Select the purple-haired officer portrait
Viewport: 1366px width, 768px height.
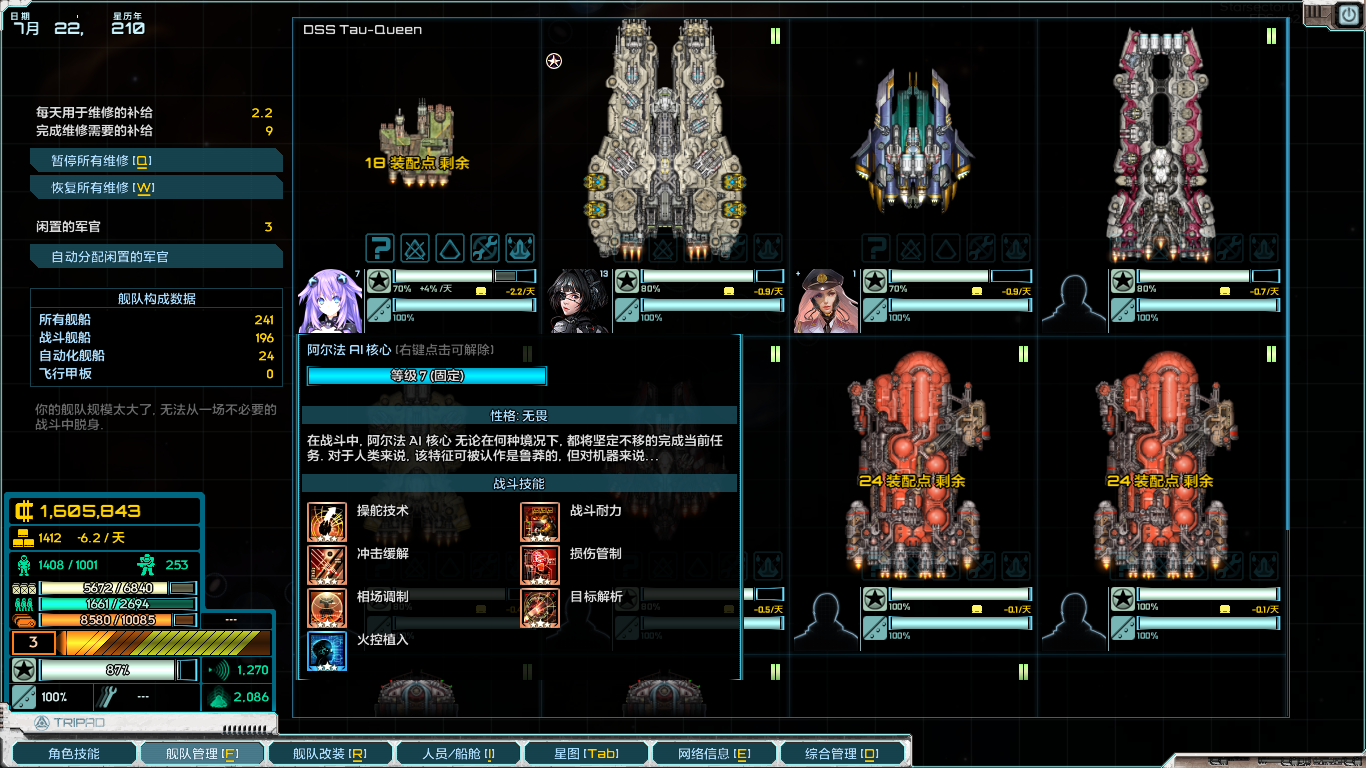tap(327, 300)
